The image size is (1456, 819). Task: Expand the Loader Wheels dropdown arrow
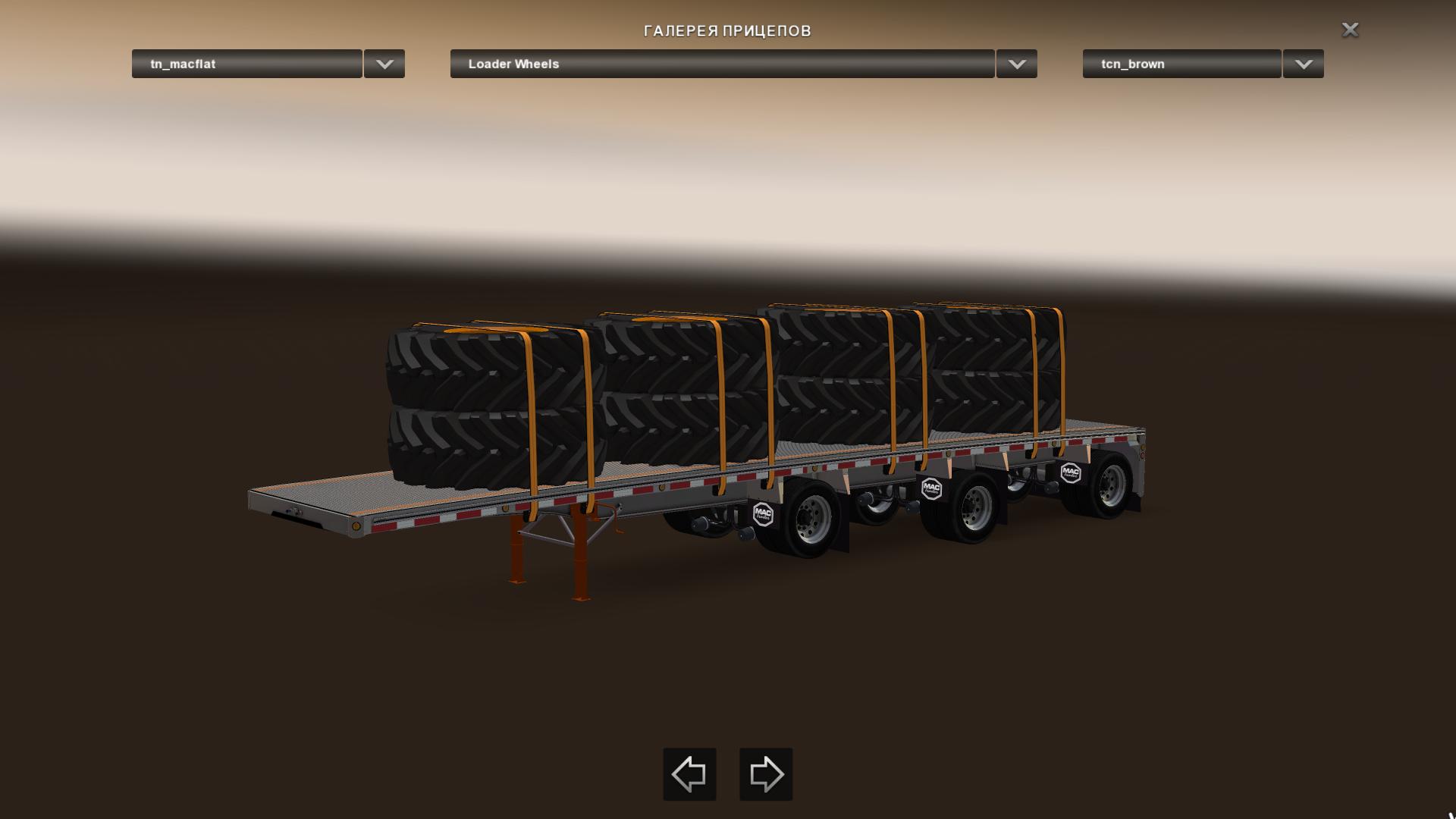(1017, 64)
